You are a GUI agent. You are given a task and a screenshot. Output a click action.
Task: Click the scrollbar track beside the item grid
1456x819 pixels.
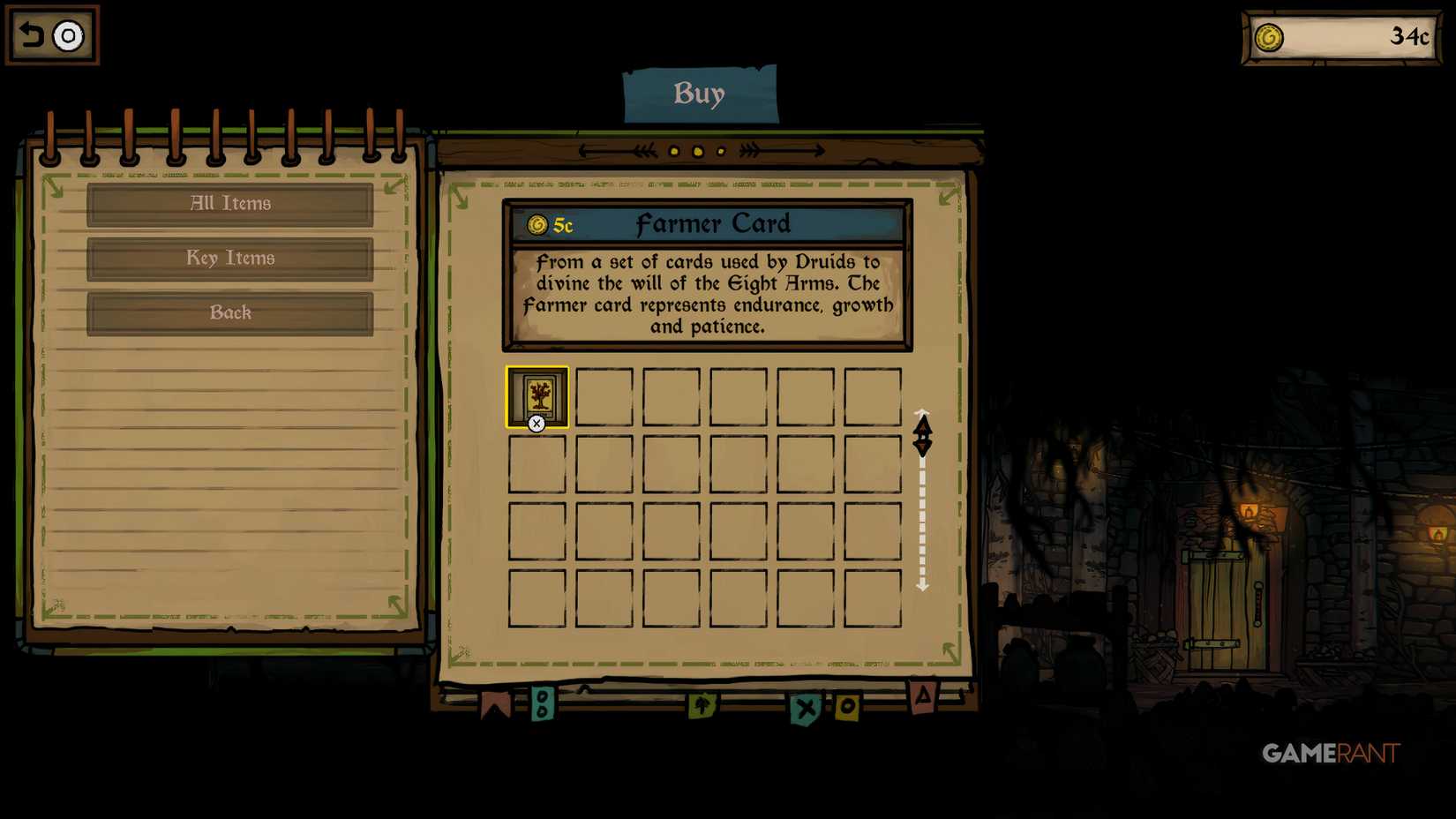pos(923,521)
